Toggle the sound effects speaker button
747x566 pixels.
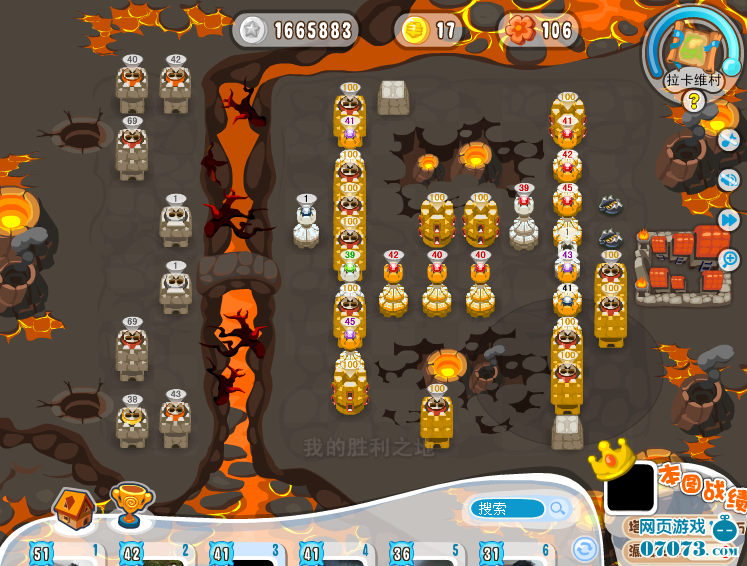click(x=728, y=180)
